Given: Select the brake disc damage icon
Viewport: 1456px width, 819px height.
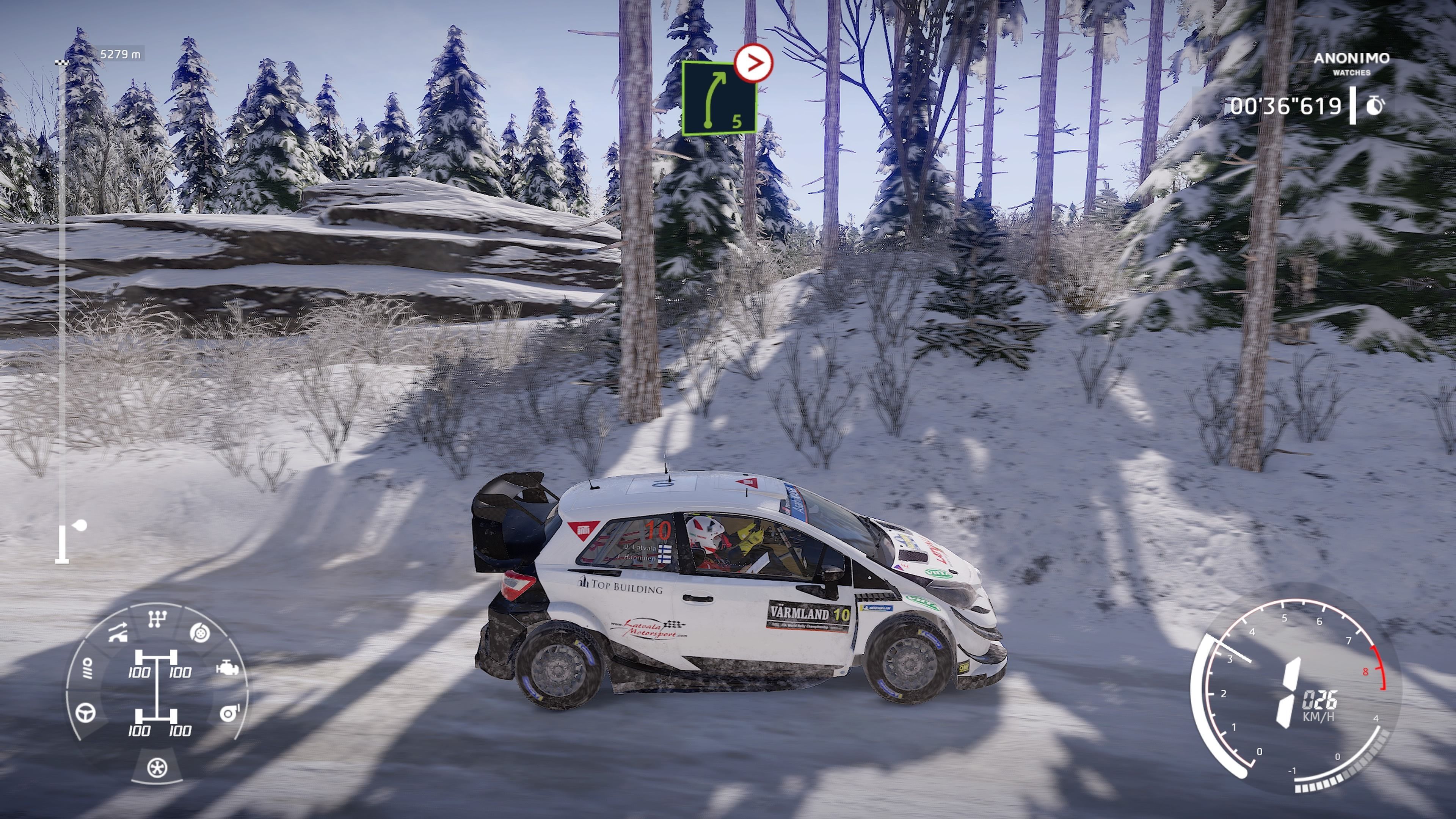Looking at the screenshot, I should pyautogui.click(x=199, y=633).
